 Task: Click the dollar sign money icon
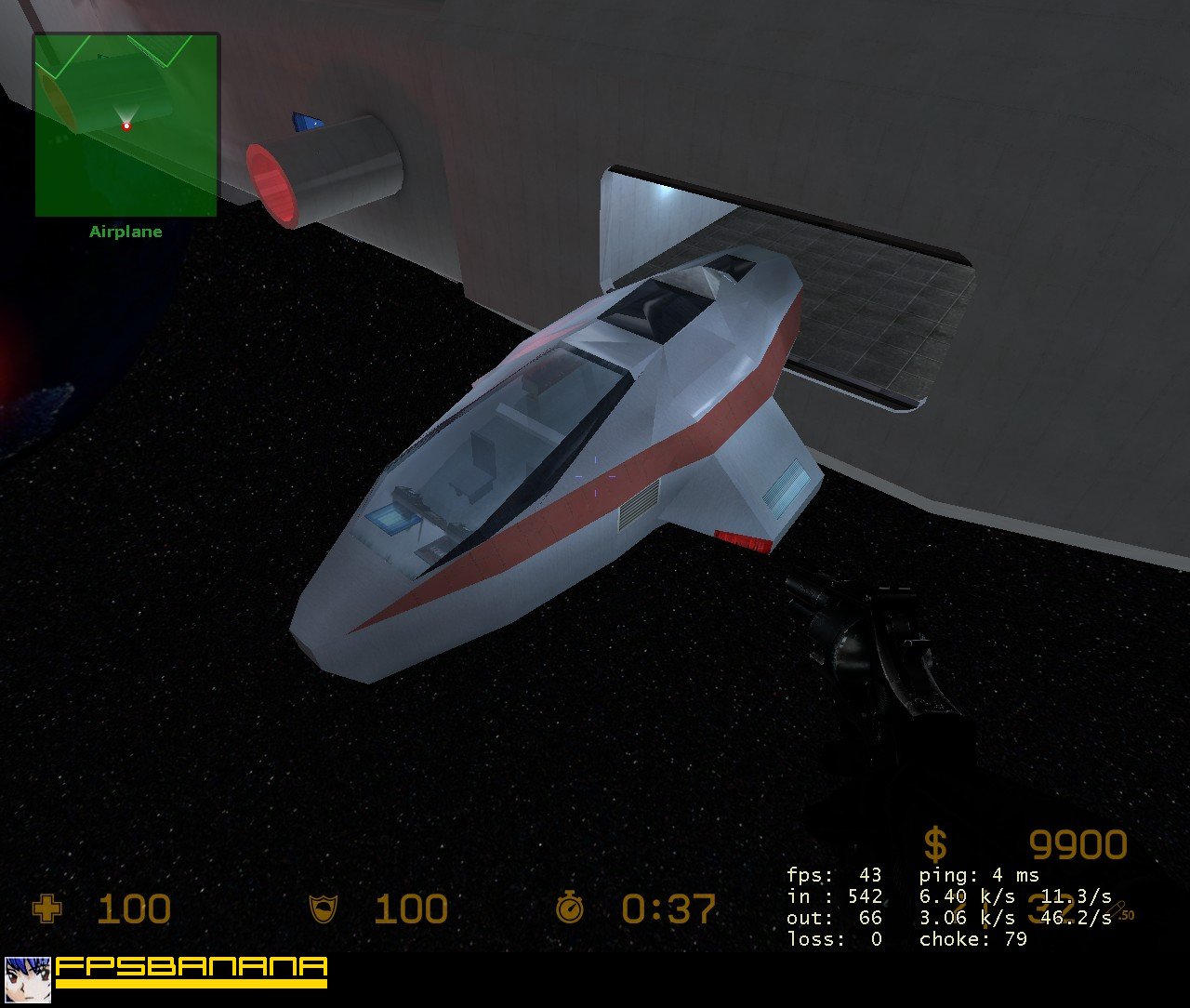[934, 845]
